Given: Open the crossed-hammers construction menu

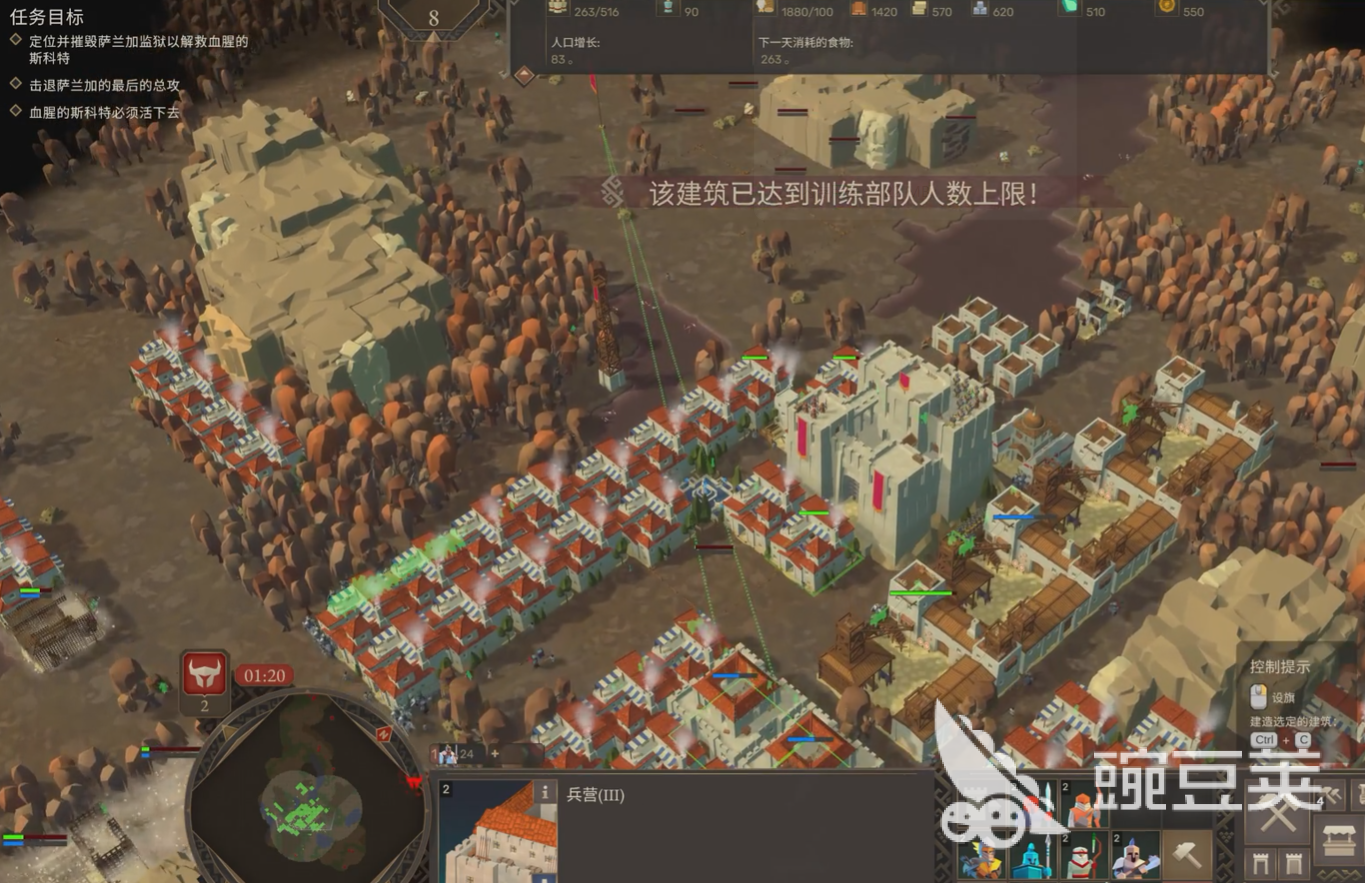Looking at the screenshot, I should (1278, 813).
